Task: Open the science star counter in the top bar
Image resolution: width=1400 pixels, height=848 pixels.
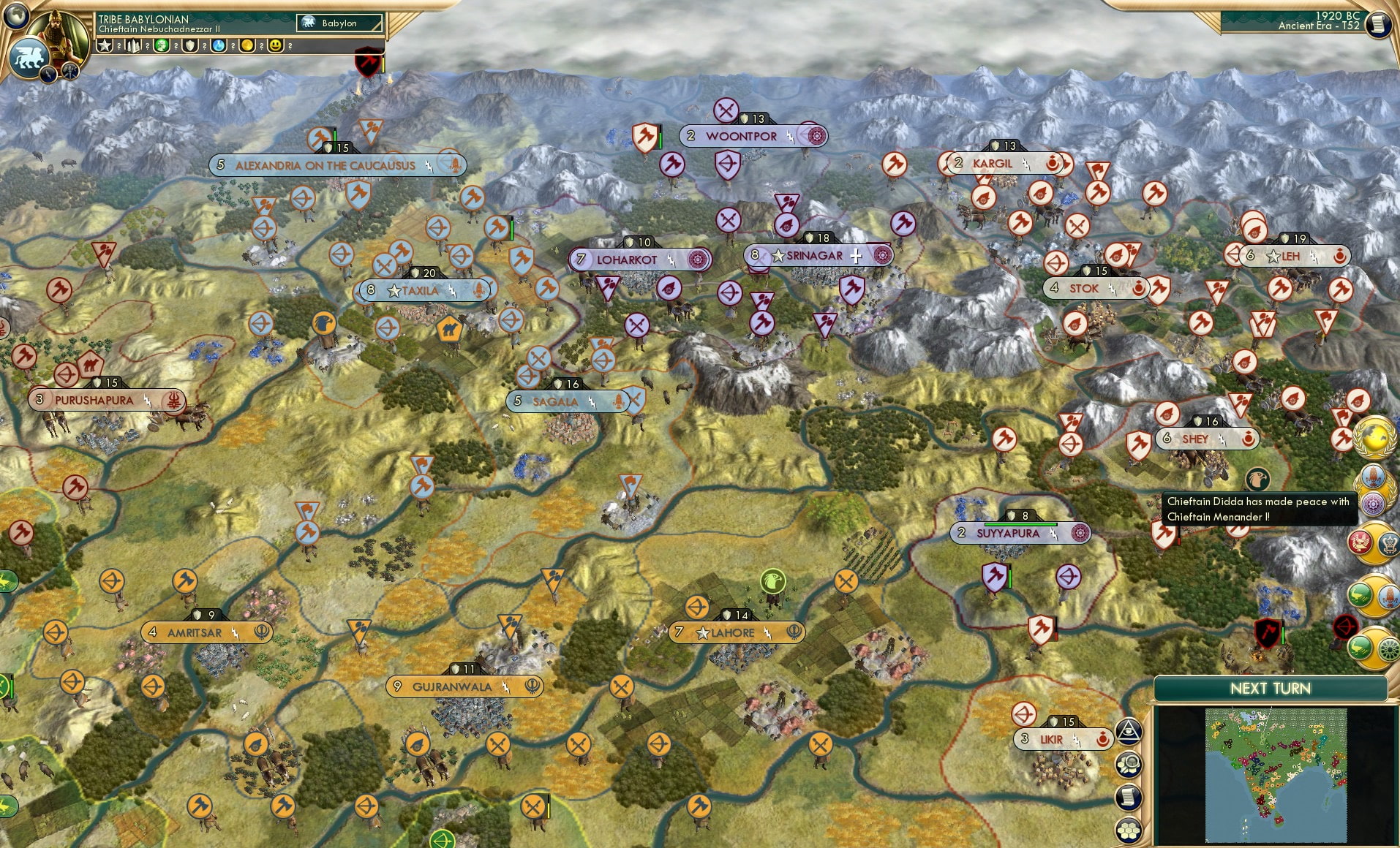Action: tap(104, 46)
